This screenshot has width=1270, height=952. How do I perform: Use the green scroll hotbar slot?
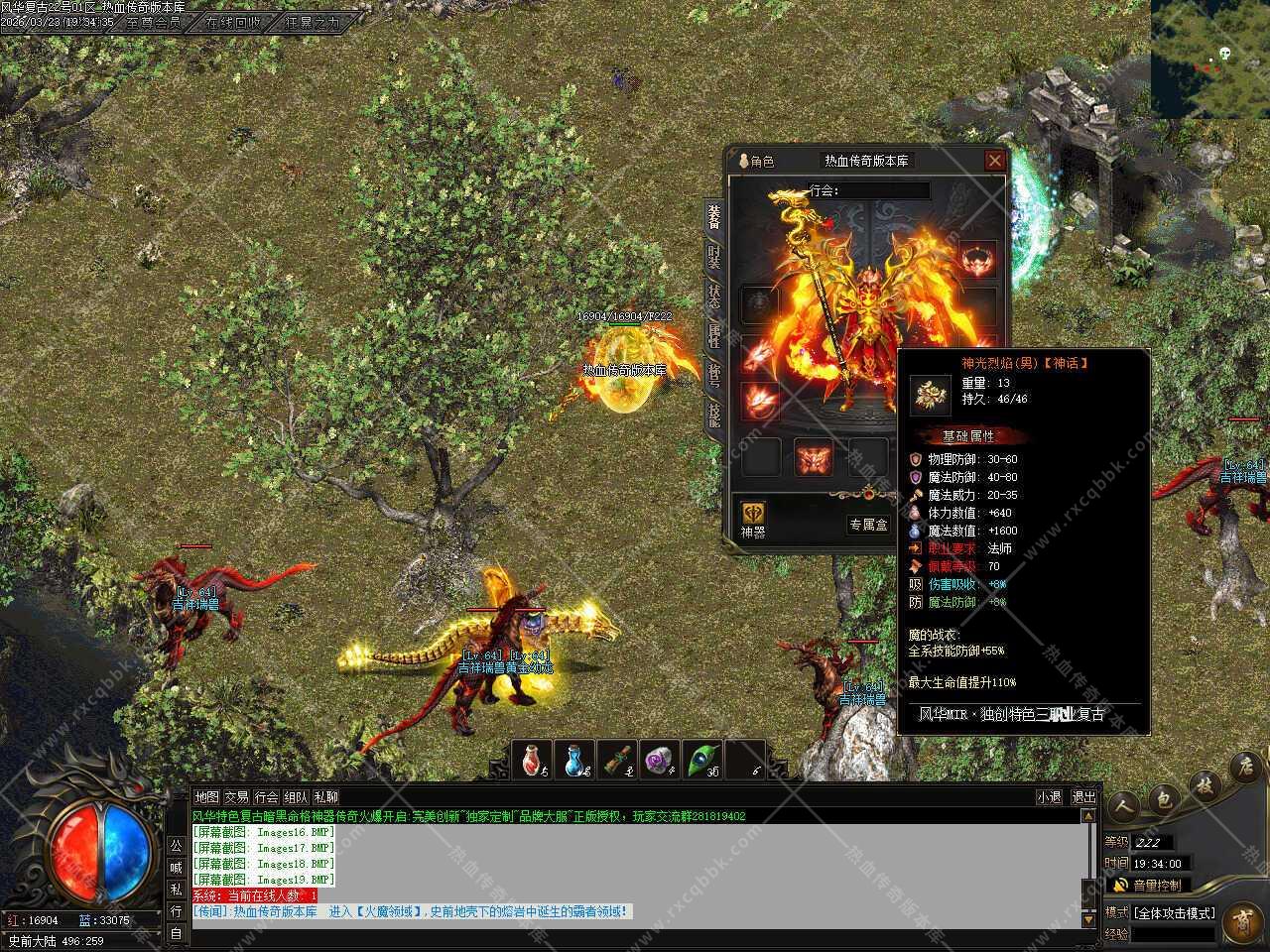pyautogui.click(x=618, y=761)
